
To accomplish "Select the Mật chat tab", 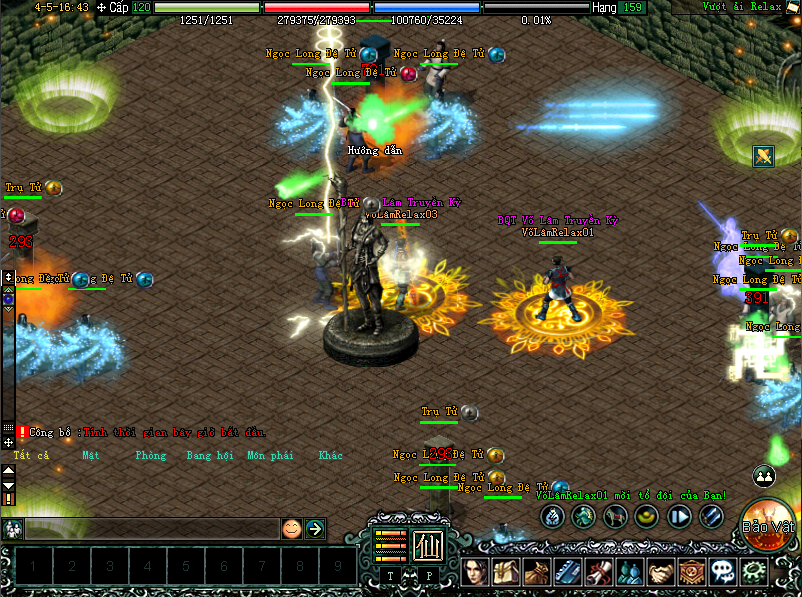I will (x=91, y=456).
